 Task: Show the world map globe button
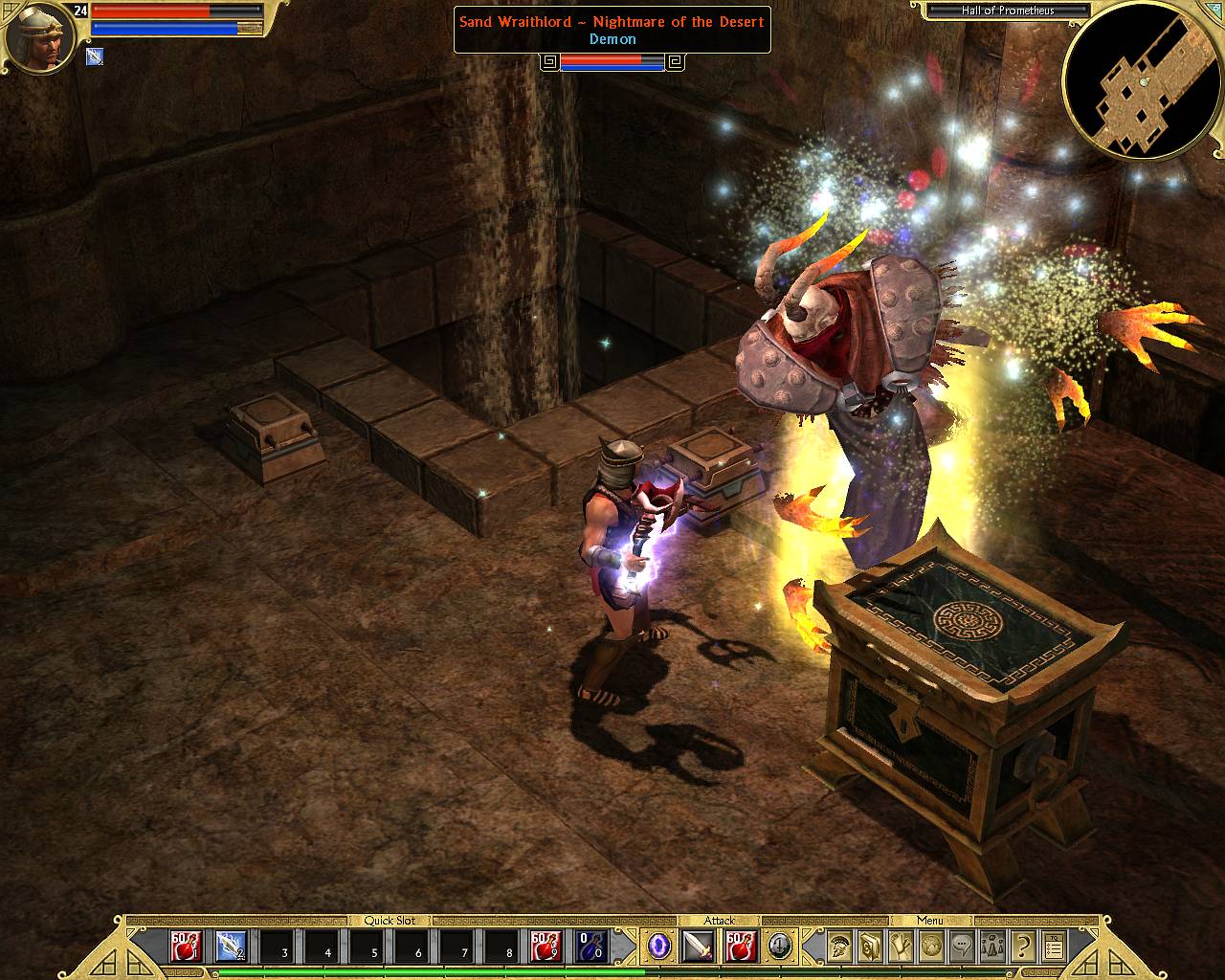931,946
